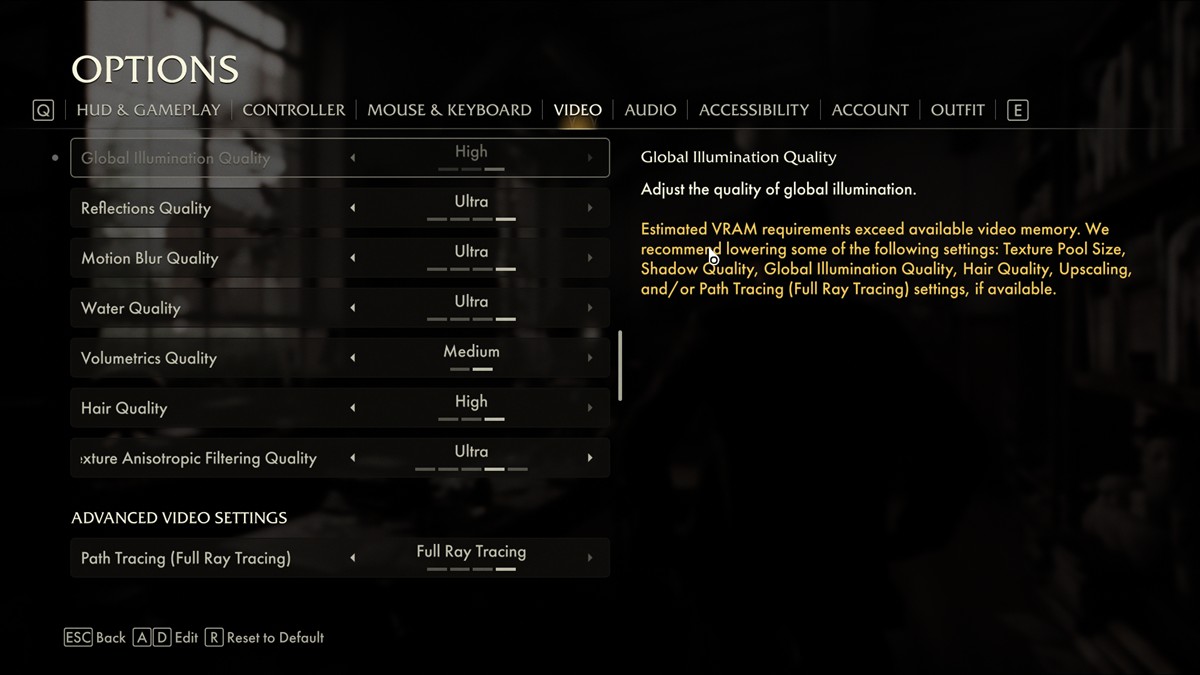This screenshot has height=675, width=1200.
Task: Select the Water Quality setting row
Action: 200,308
